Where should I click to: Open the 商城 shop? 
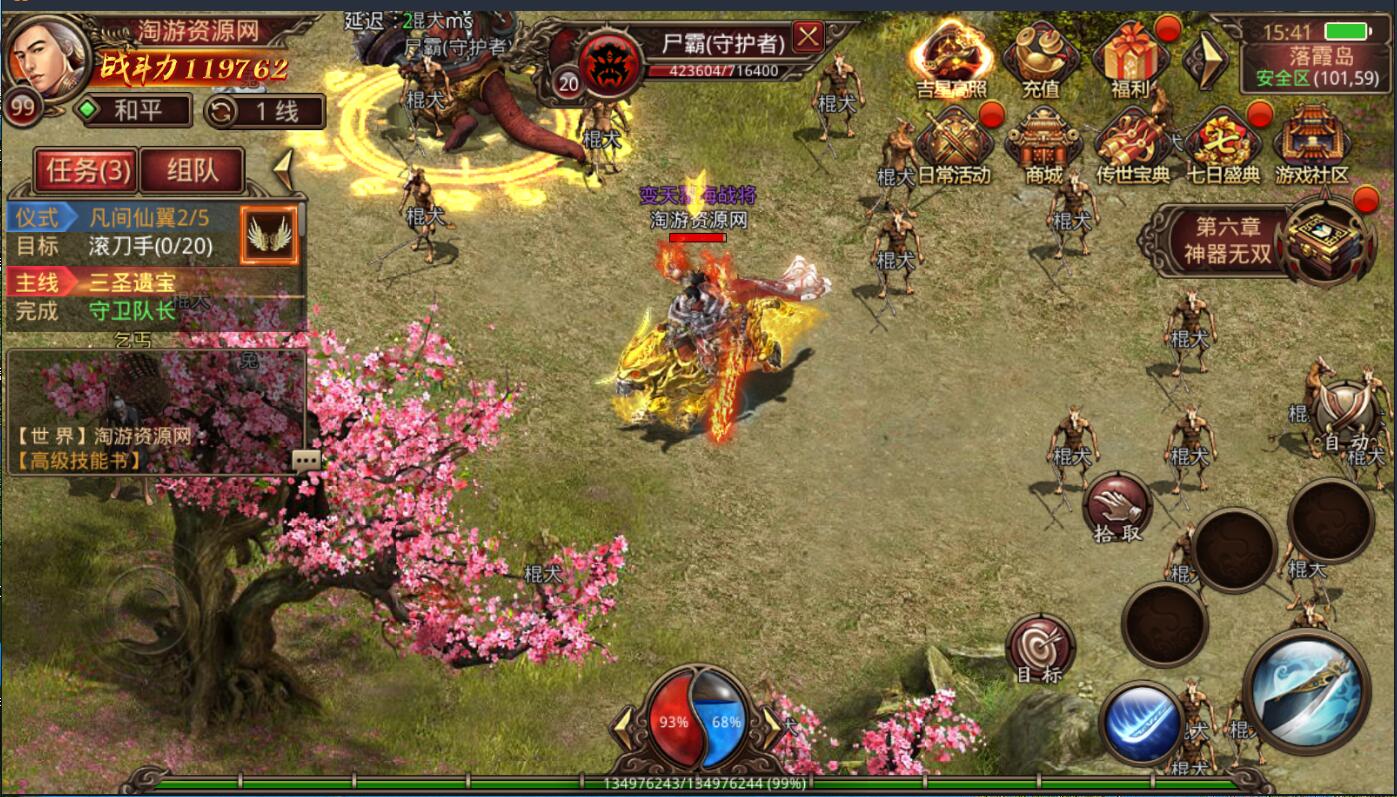[1043, 145]
